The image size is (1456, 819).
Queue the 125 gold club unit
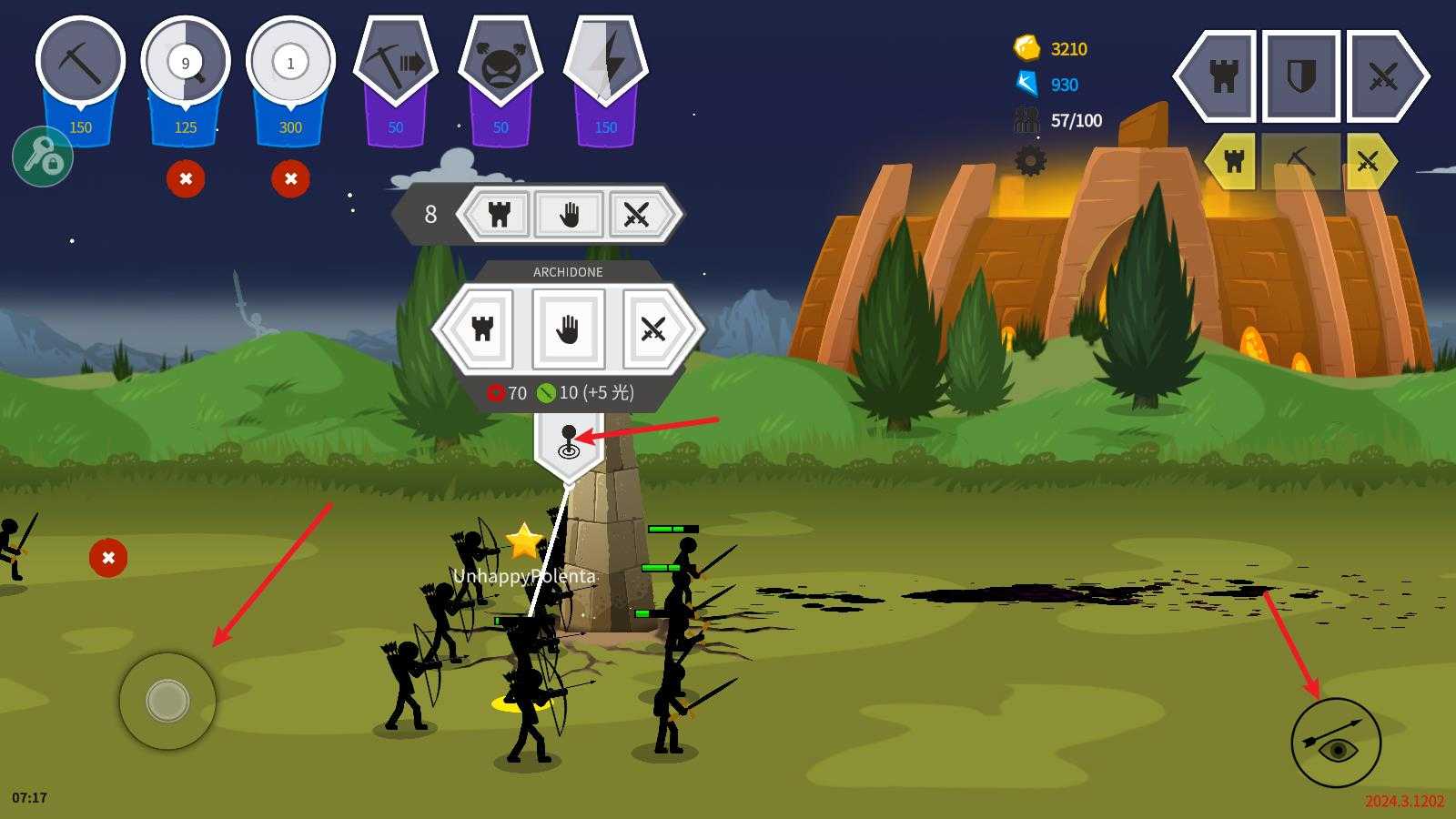(186, 64)
